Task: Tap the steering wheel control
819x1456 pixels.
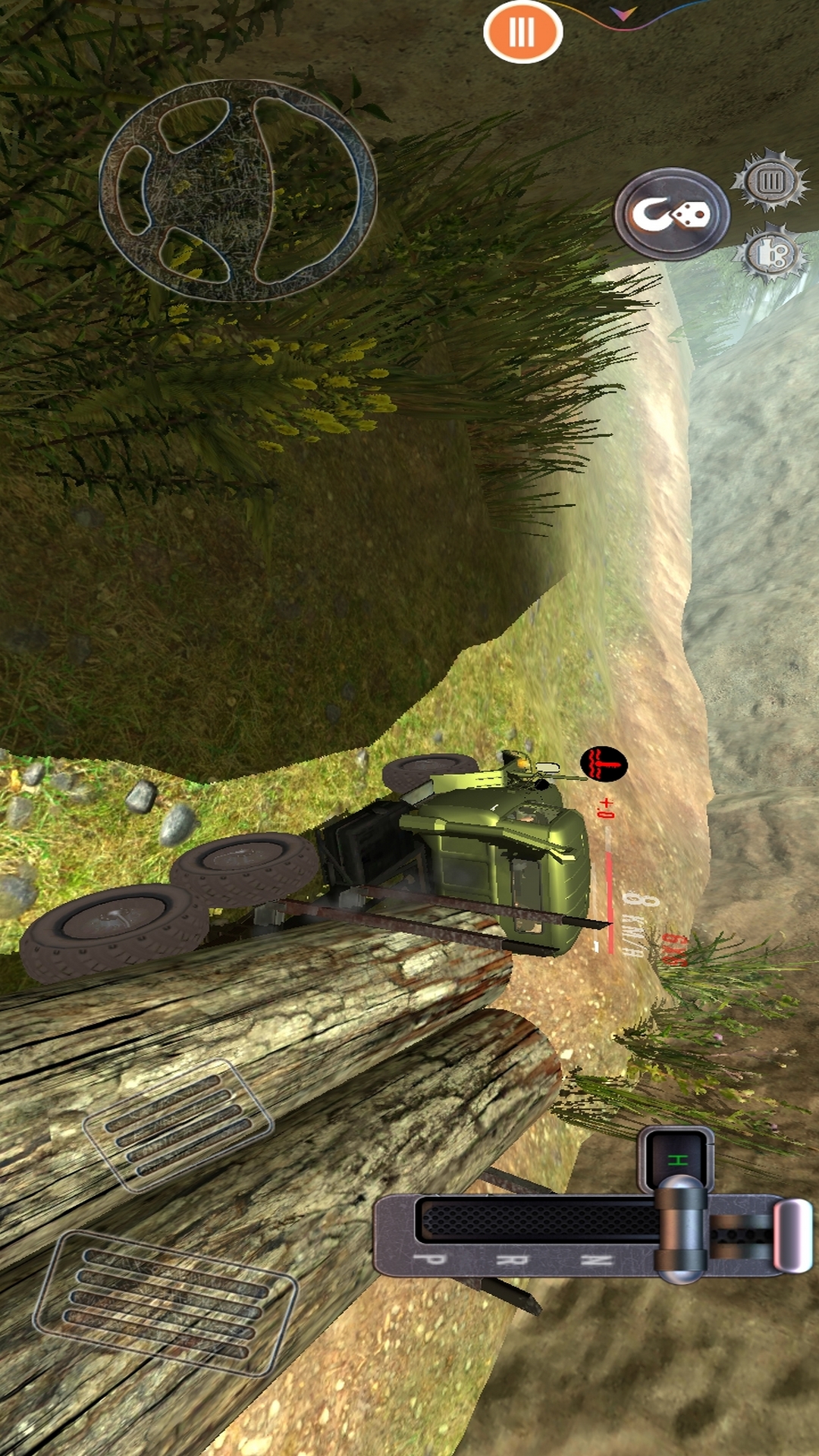Action: point(237,190)
